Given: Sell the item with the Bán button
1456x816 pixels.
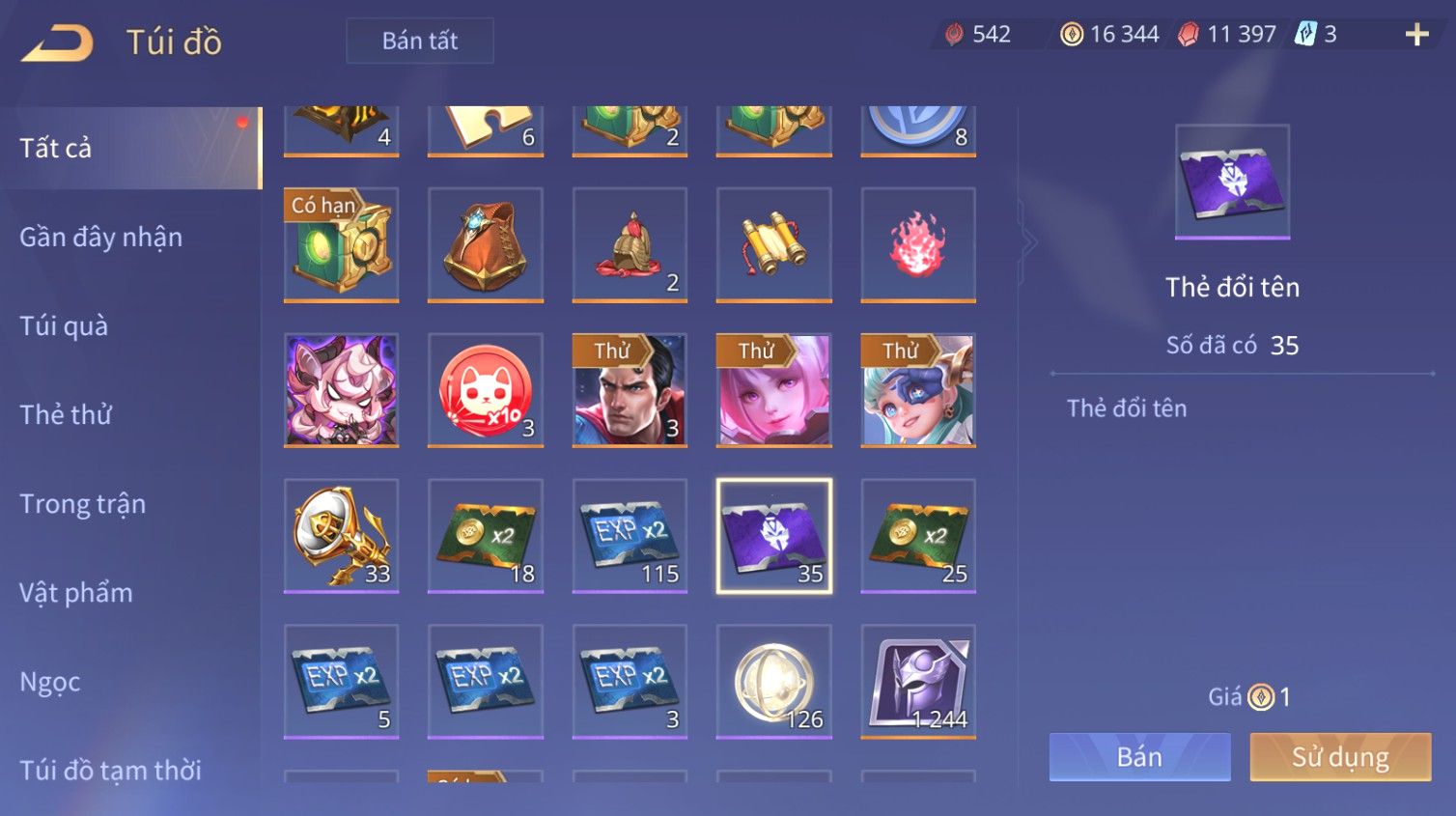Looking at the screenshot, I should pos(1139,757).
